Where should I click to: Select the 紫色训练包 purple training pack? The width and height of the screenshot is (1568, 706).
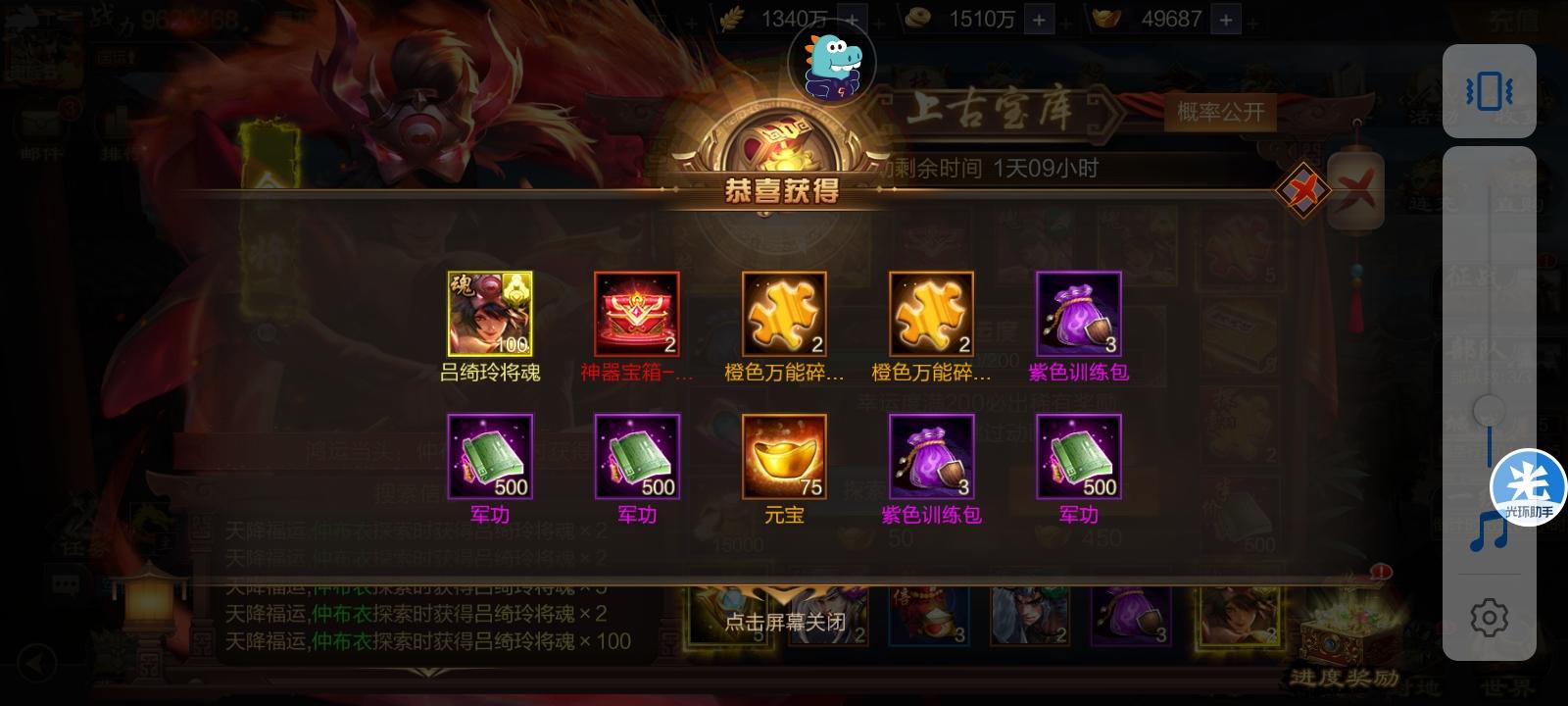[x=1077, y=314]
